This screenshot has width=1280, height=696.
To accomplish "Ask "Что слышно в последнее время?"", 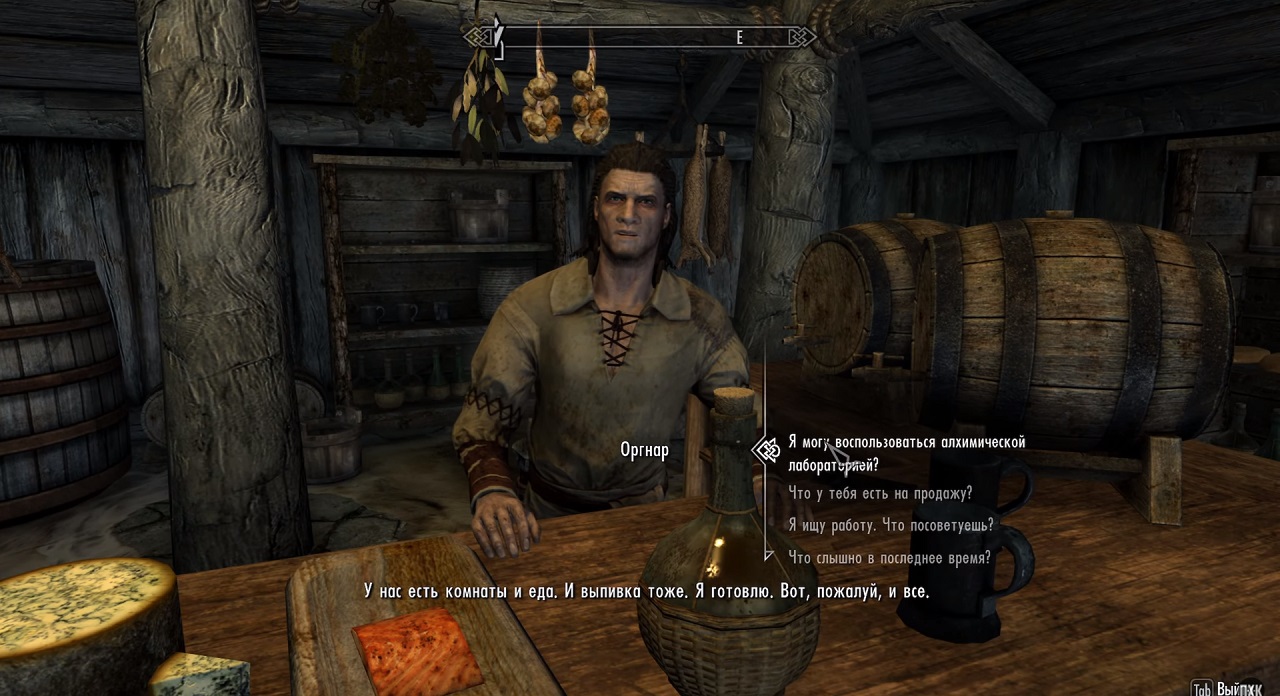I will [x=889, y=558].
